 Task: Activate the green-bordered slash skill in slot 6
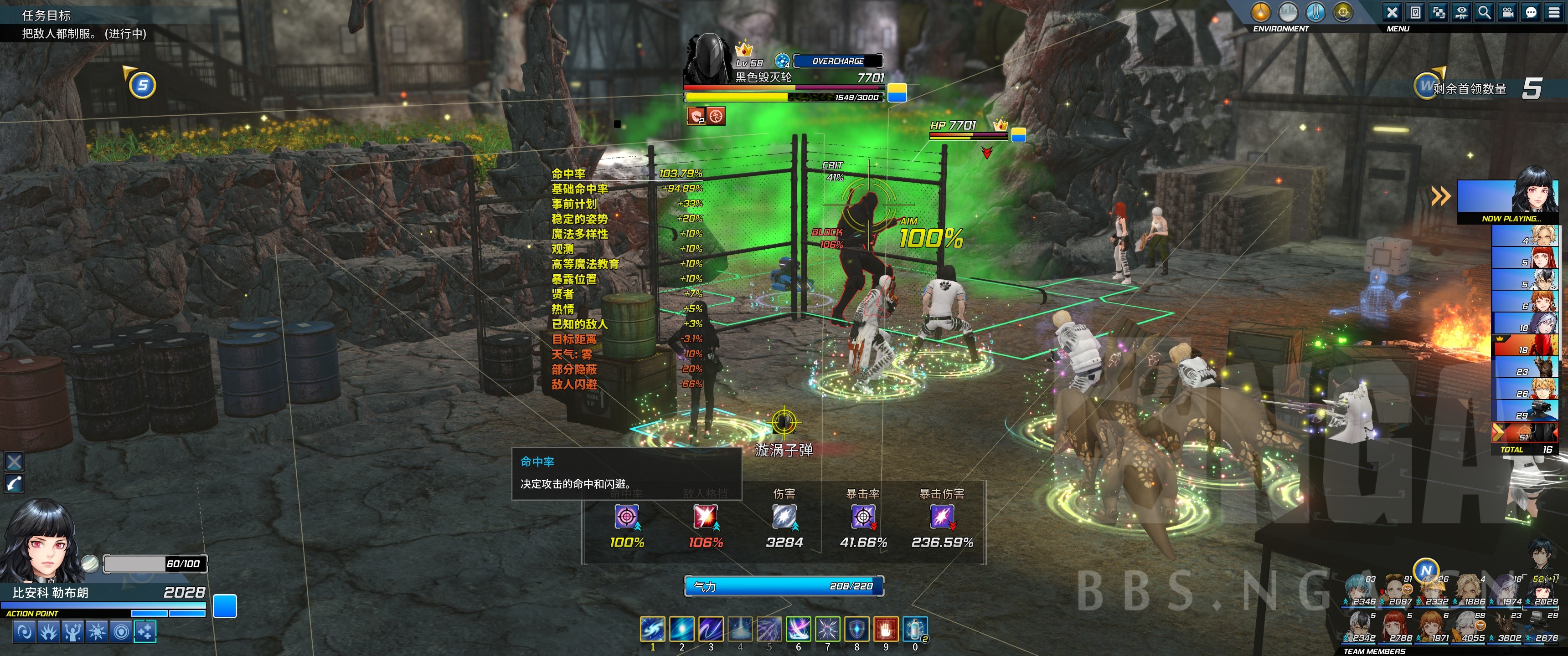[798, 629]
